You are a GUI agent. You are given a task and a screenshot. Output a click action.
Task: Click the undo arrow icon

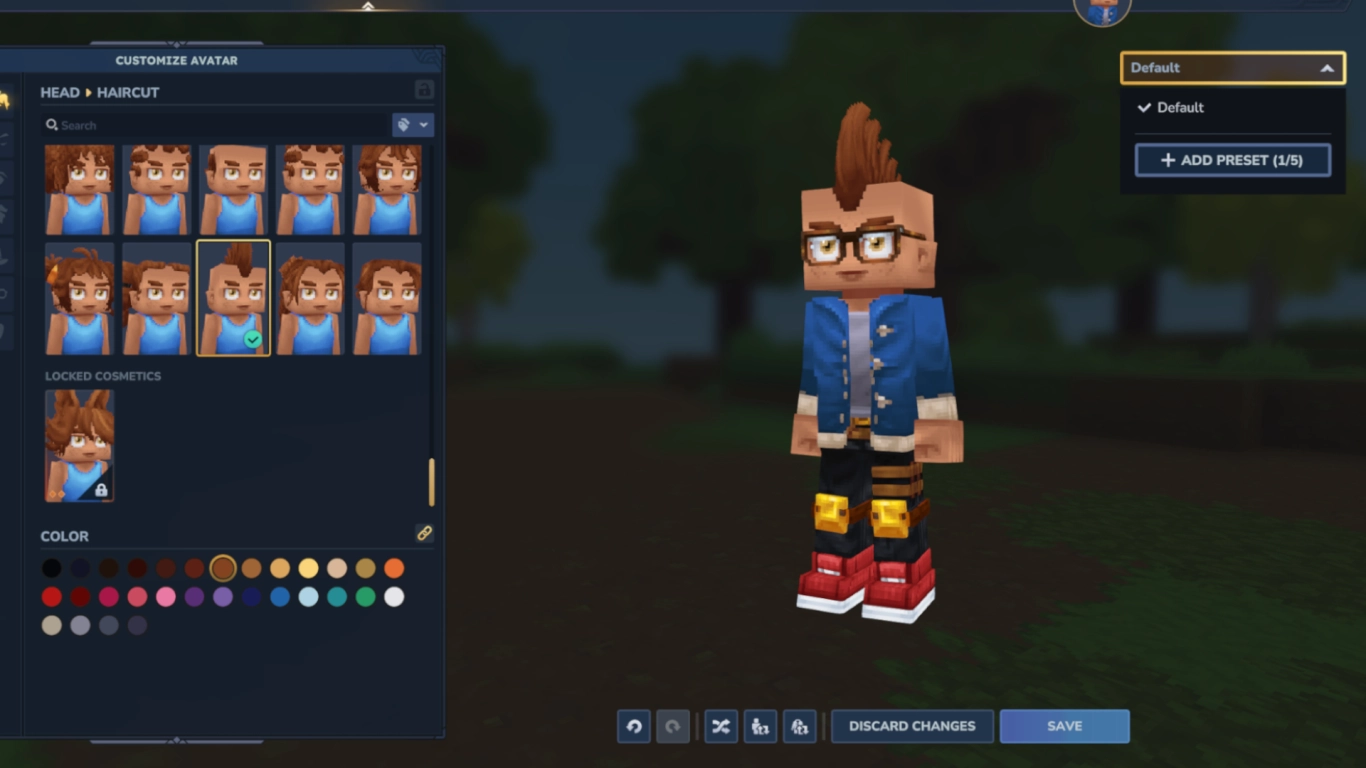[633, 726]
